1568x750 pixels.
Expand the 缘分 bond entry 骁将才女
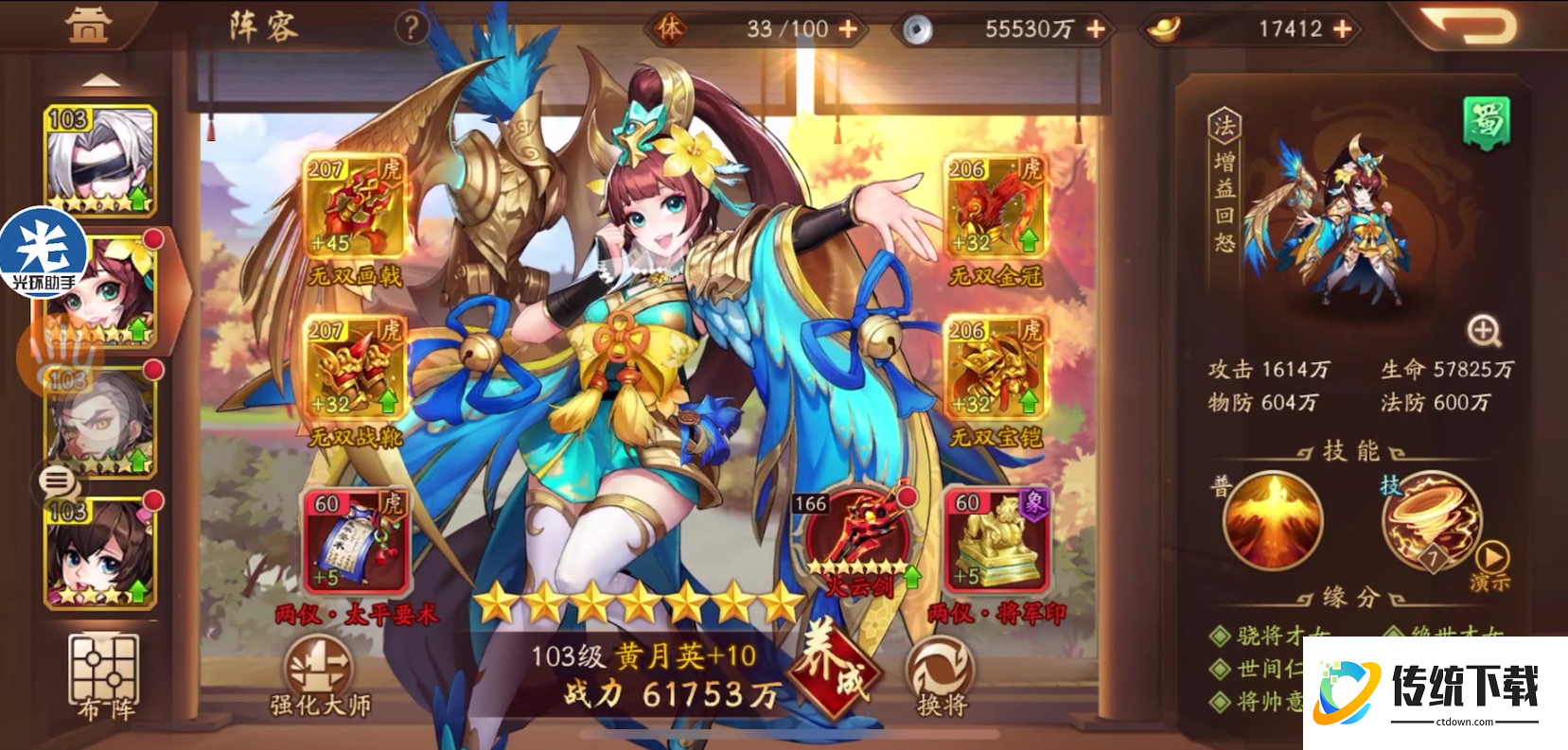1259,638
